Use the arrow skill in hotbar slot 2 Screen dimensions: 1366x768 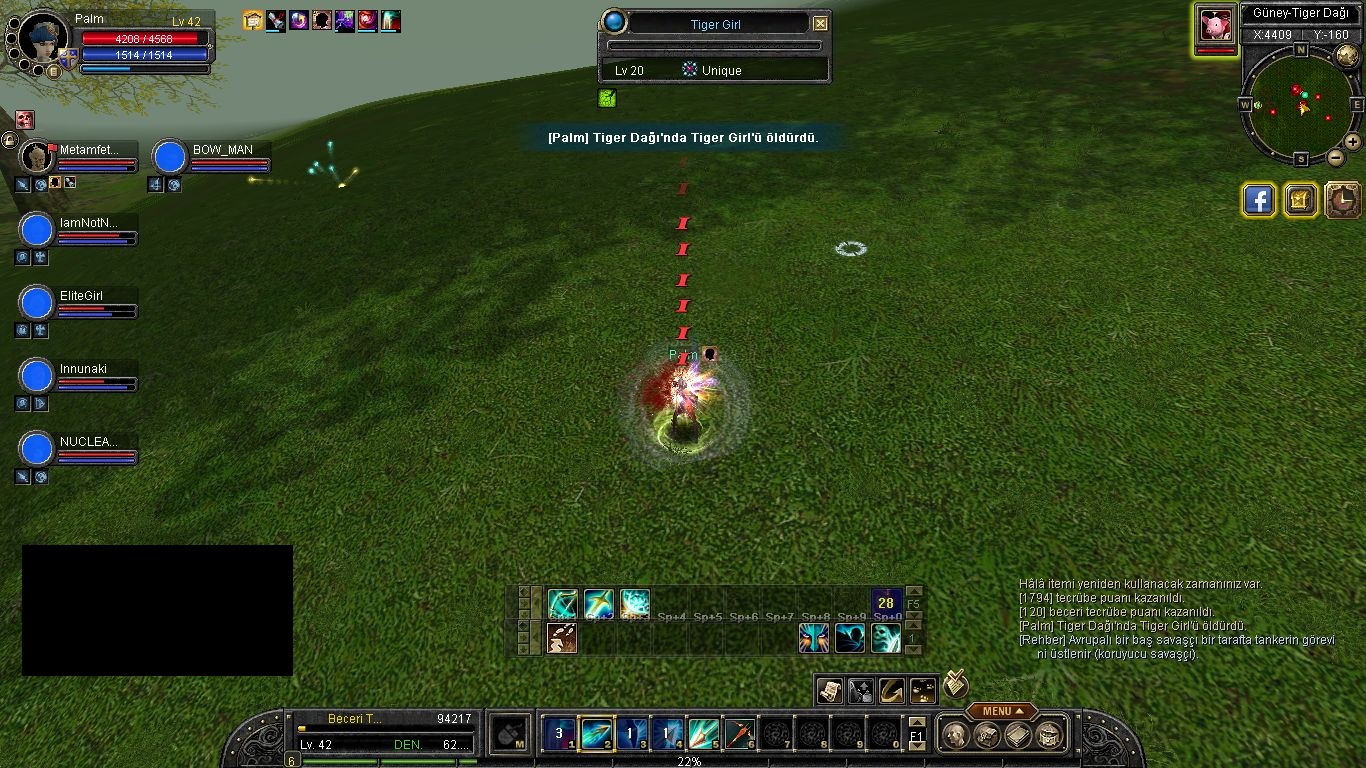(597, 735)
